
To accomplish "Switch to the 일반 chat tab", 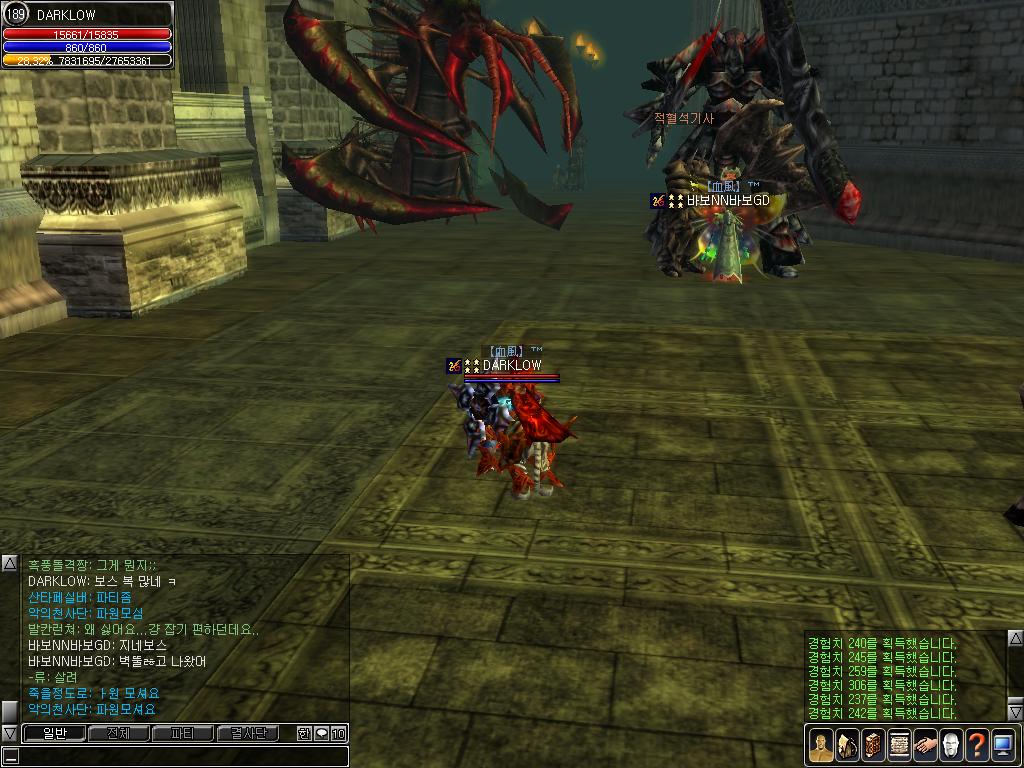I will point(53,733).
